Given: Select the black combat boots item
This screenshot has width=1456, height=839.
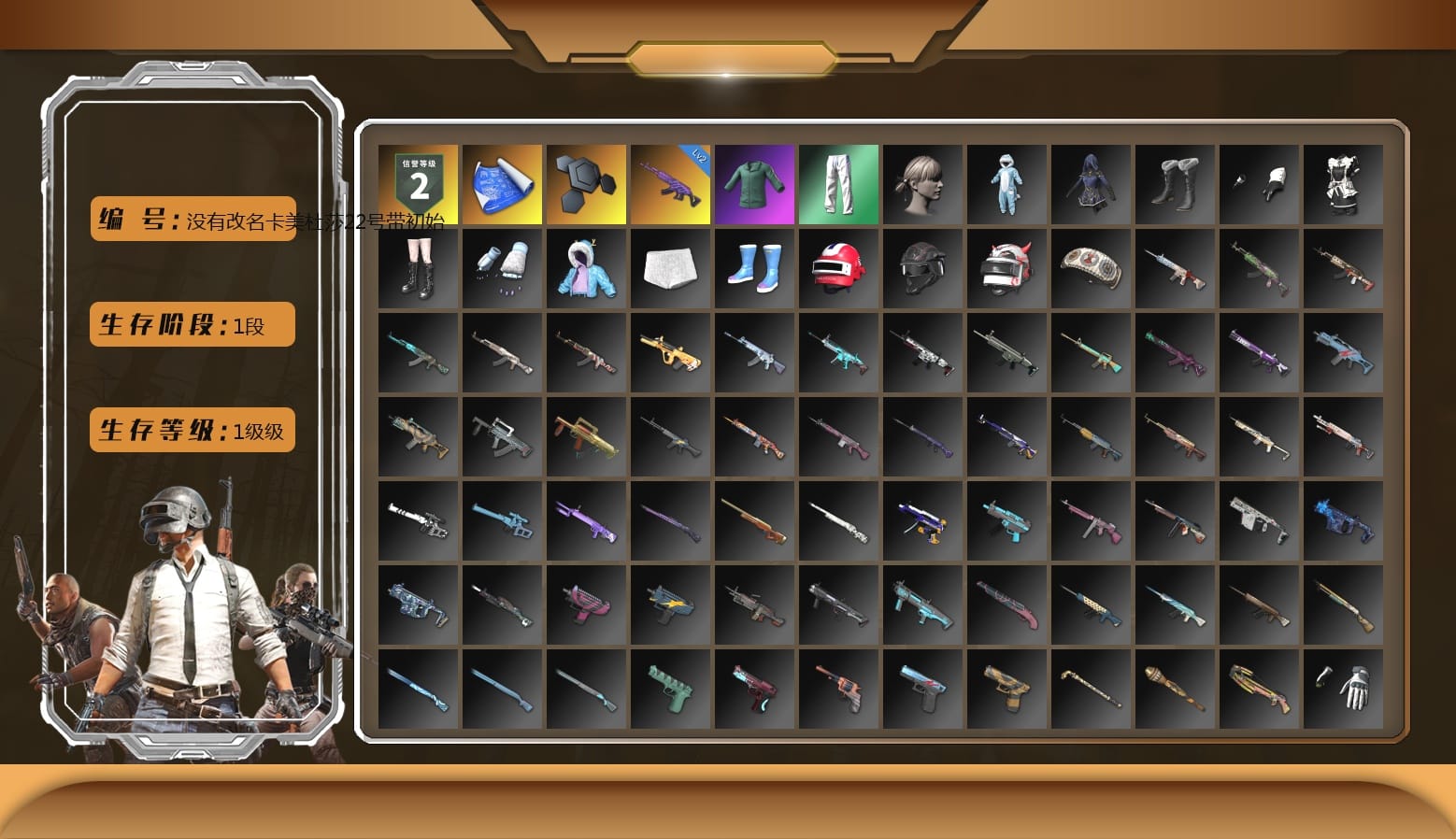Looking at the screenshot, I should 418,268.
